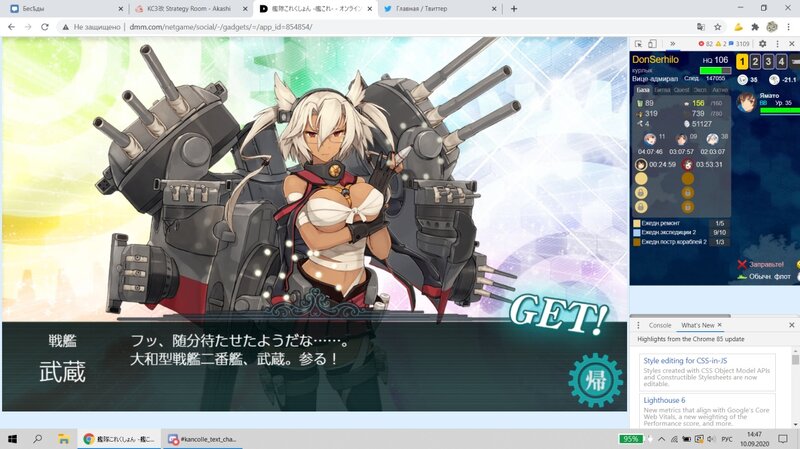The width and height of the screenshot is (800, 449).
Task: Open the База tab
Action: (x=644, y=89)
